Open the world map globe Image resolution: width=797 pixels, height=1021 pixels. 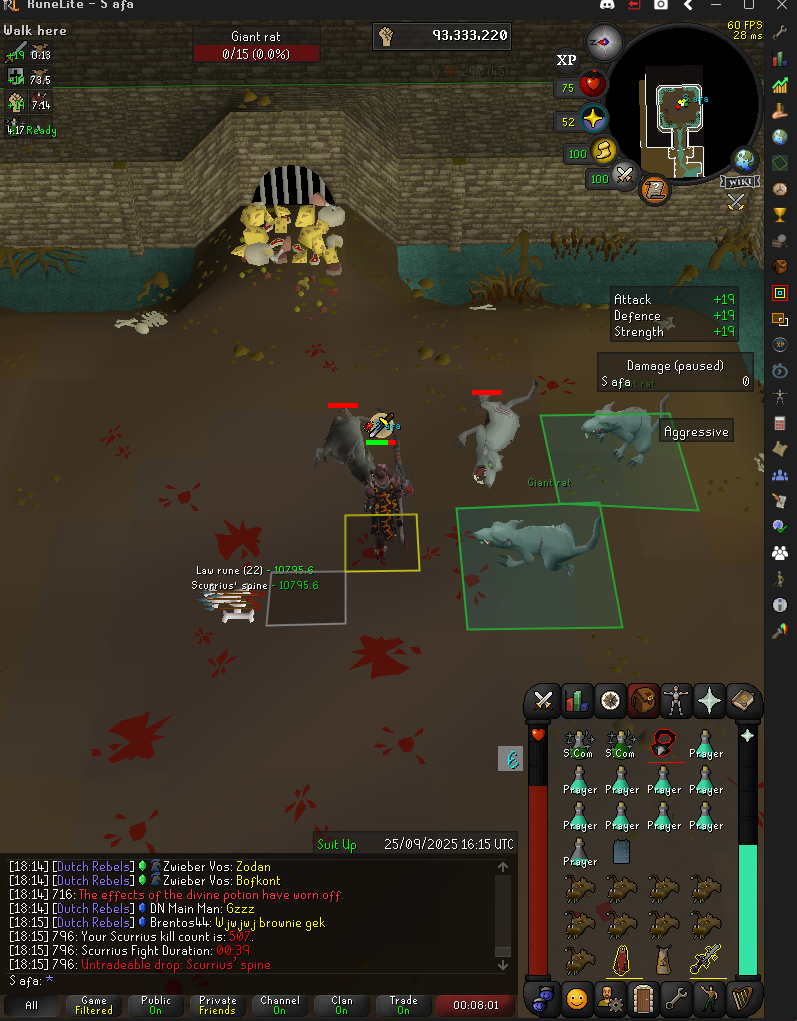point(745,160)
